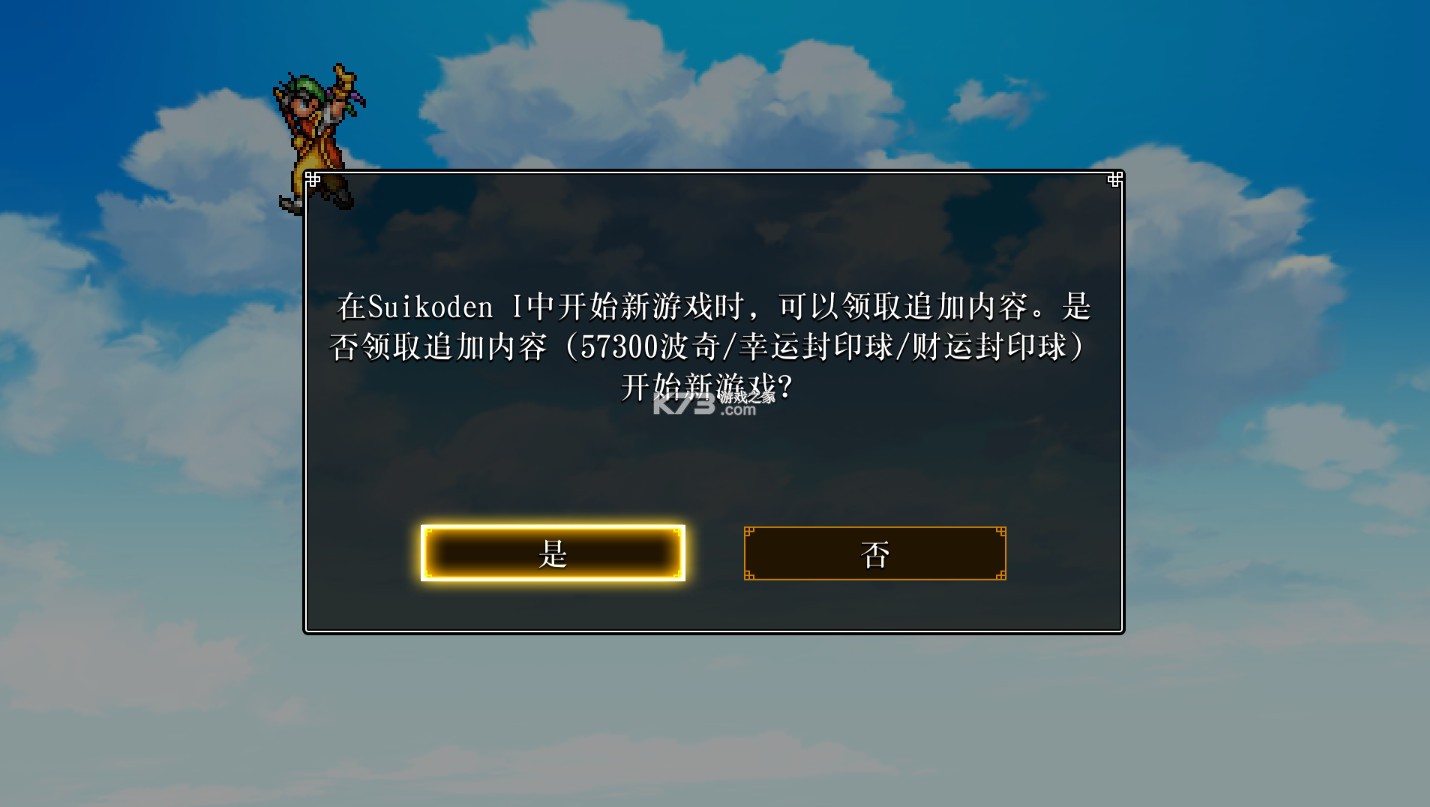Image resolution: width=1430 pixels, height=807 pixels.
Task: Click the ornamental knot in dialog's top-left corner
Action: (x=312, y=180)
